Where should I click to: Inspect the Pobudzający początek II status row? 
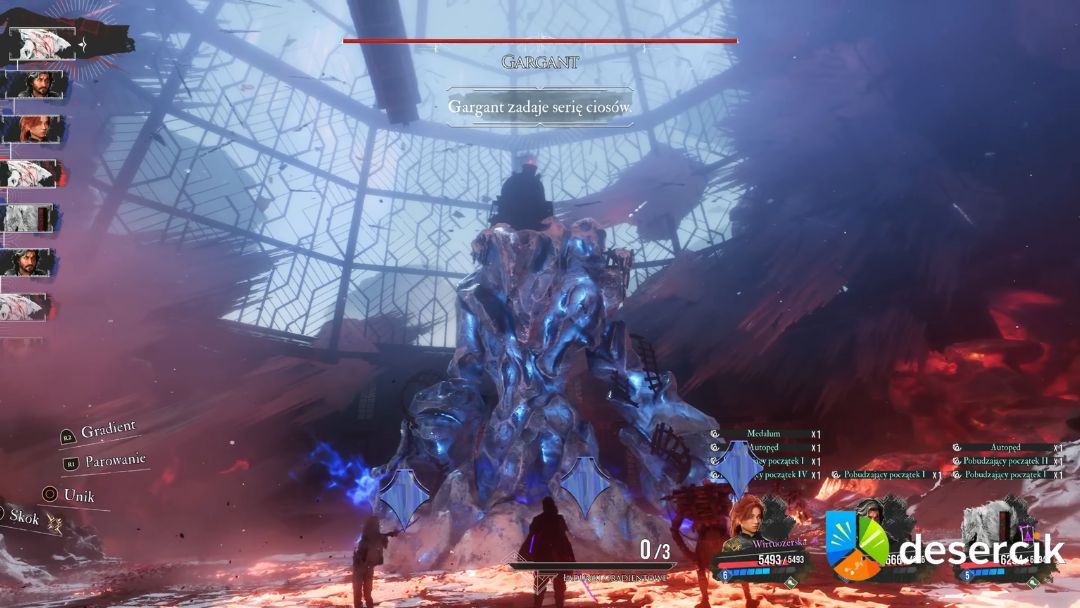(x=1004, y=461)
